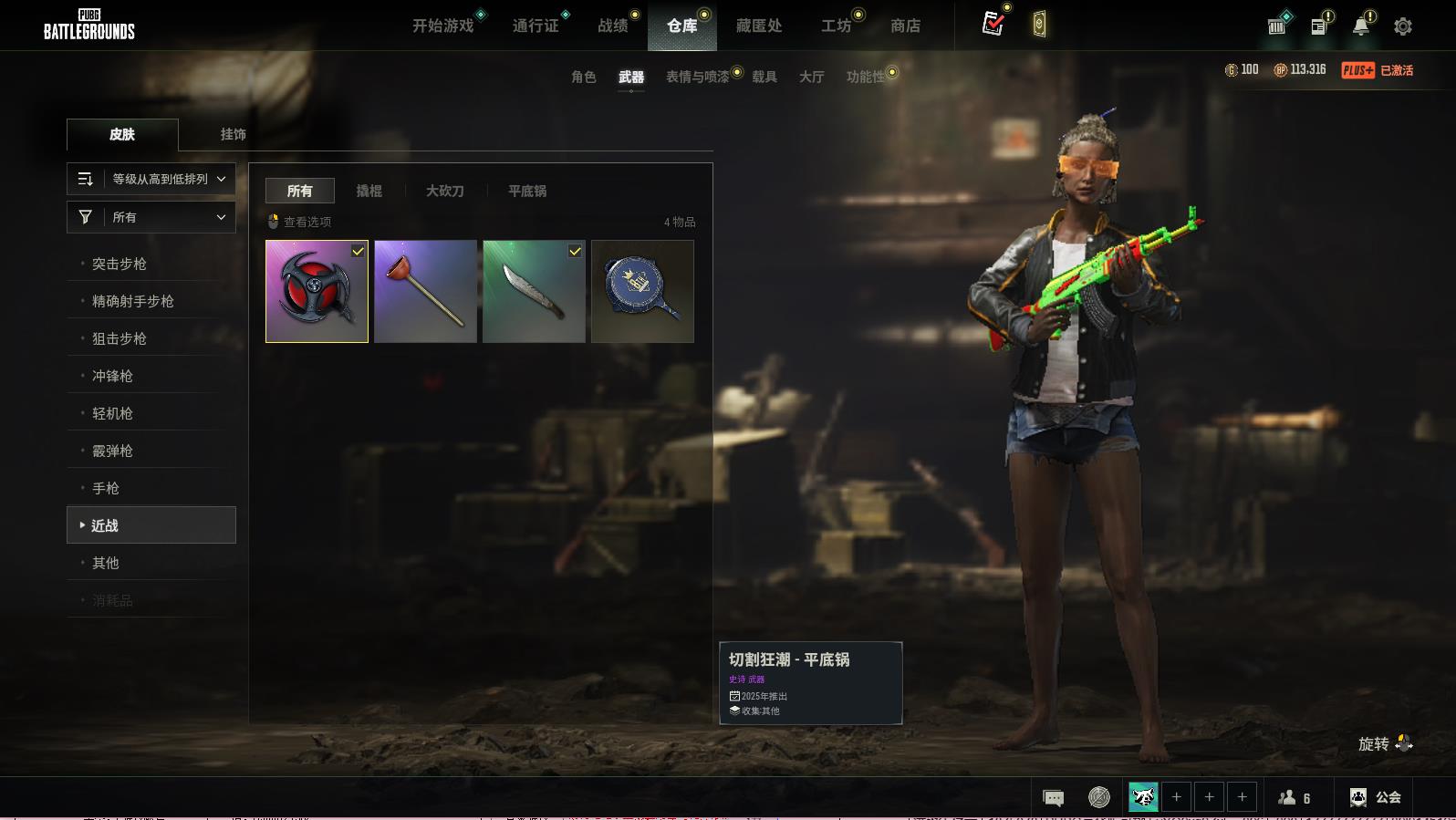Filter melee skins by 大砍刀 machete
The height and width of the screenshot is (820, 1456).
(445, 191)
